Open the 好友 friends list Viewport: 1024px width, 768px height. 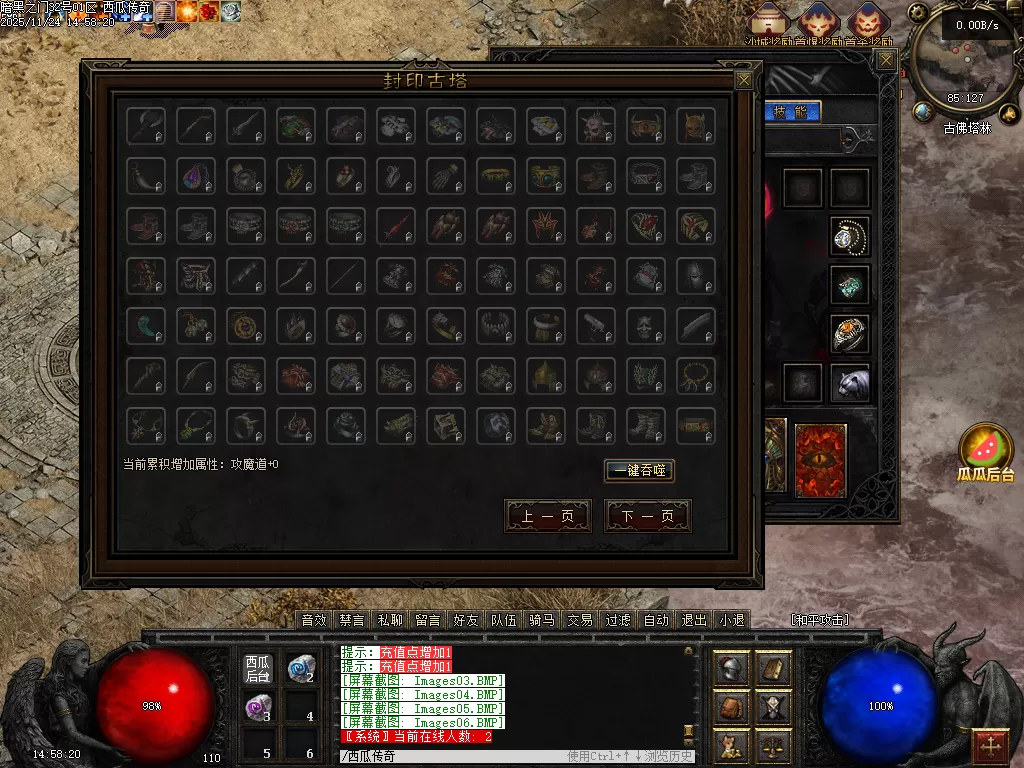click(x=466, y=620)
